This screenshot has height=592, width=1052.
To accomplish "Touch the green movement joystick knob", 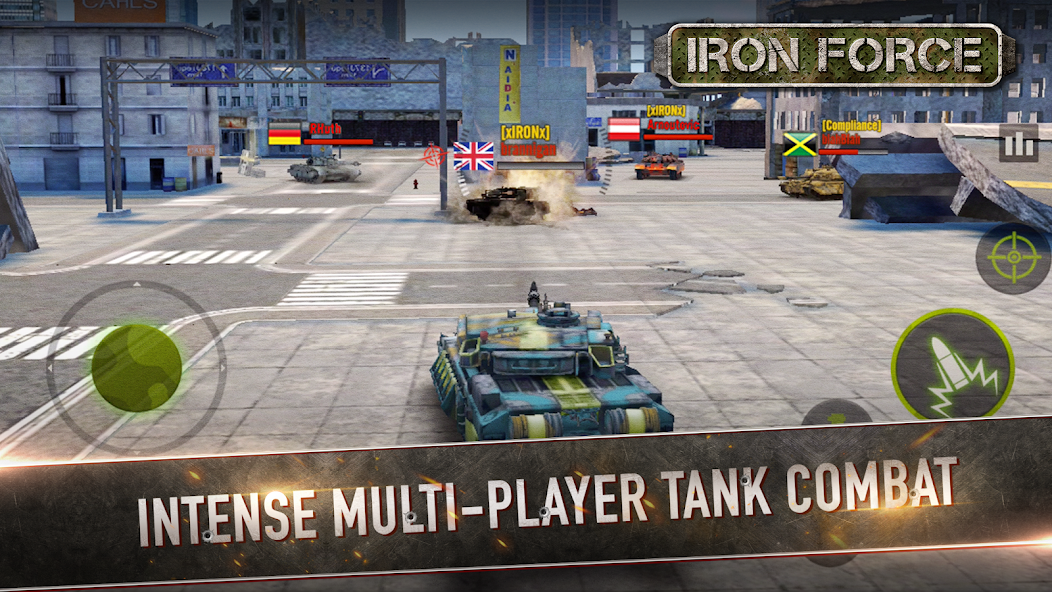I will click(x=136, y=366).
